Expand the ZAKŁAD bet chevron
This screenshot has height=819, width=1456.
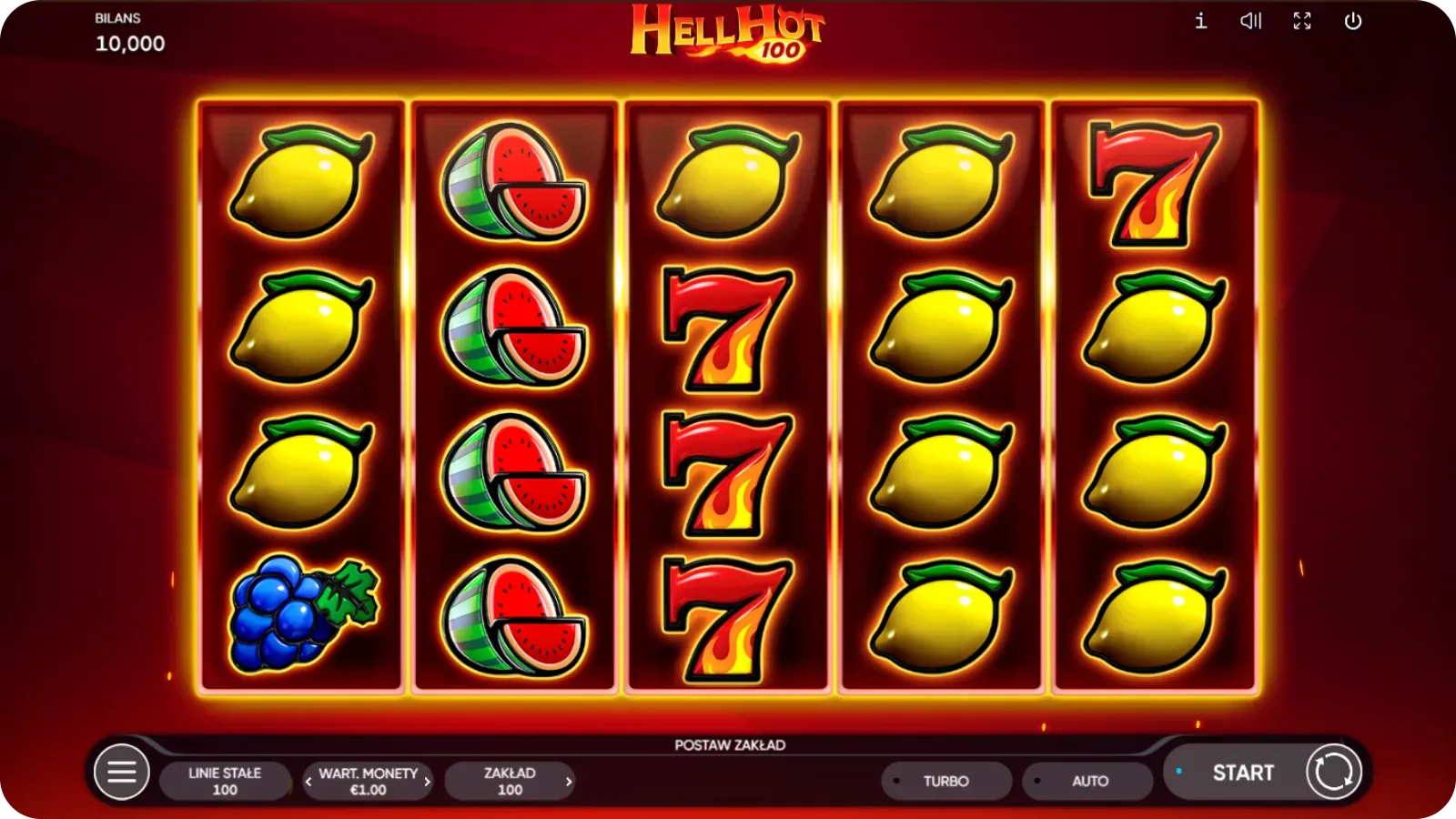pos(570,780)
